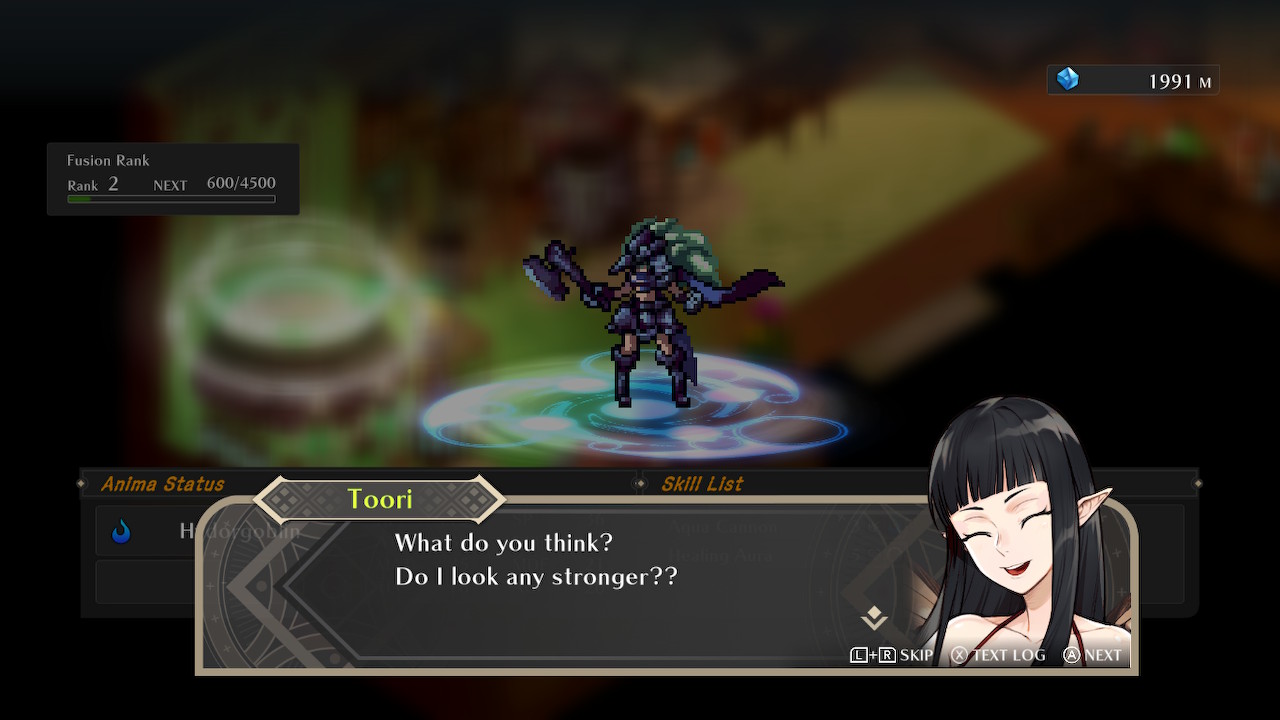Click the dialogue advance arrow indicator
The image size is (1280, 720).
coord(874,618)
